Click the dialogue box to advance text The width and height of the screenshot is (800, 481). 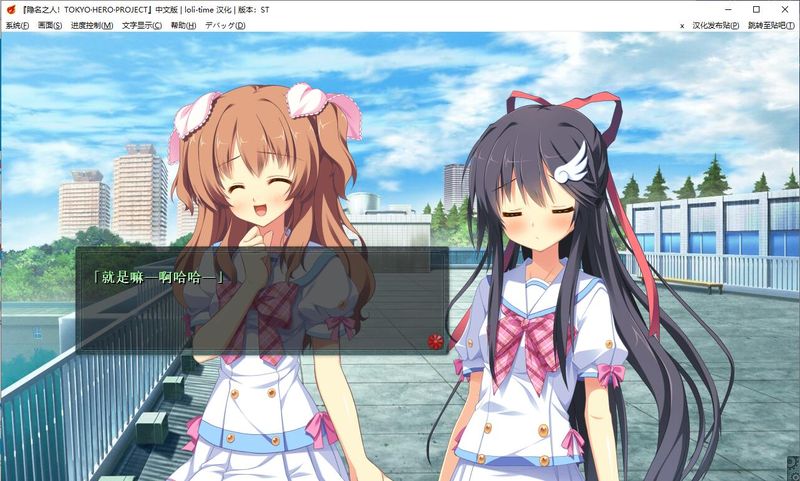260,300
